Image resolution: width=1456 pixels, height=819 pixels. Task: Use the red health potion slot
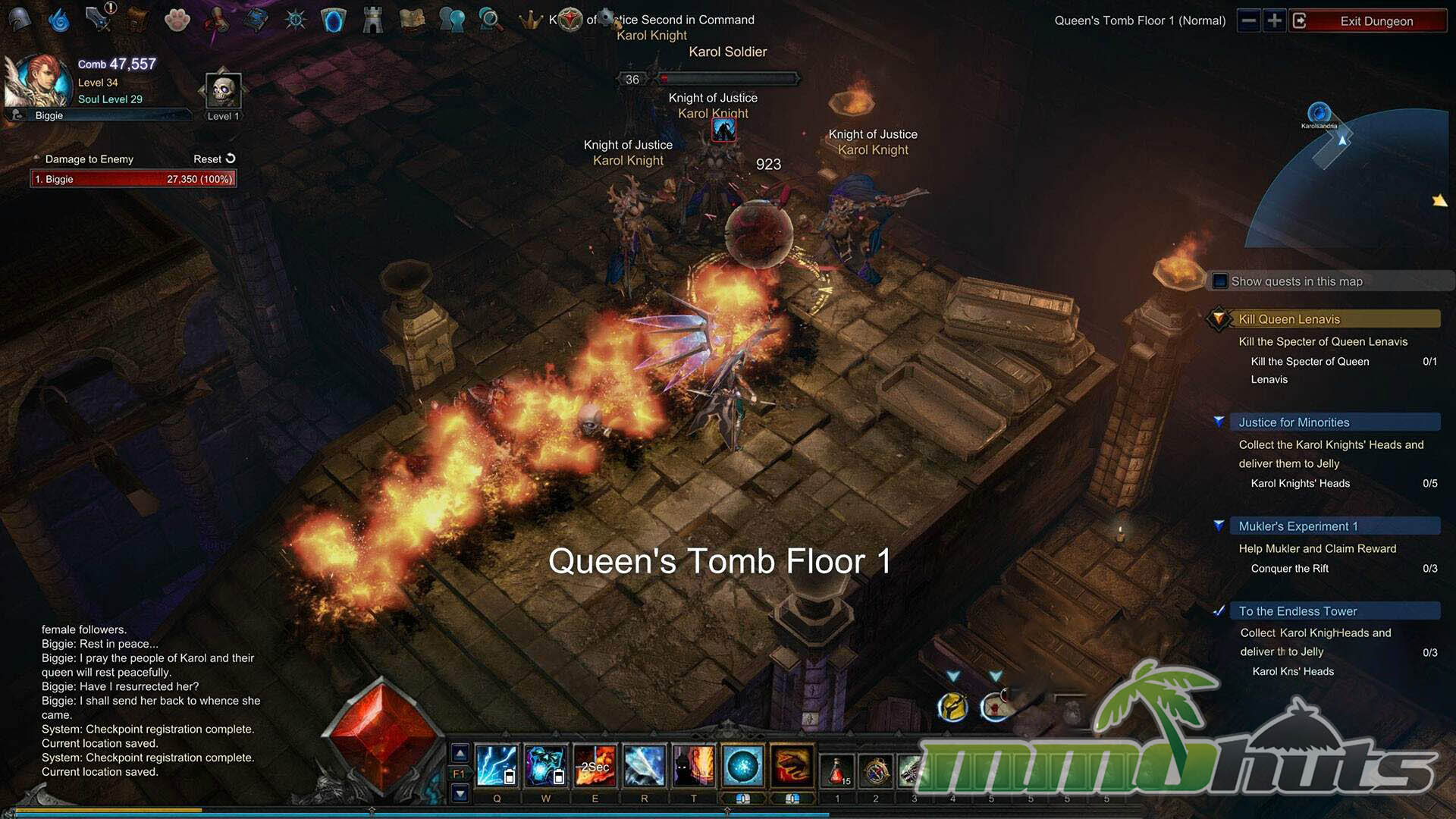pos(837,770)
